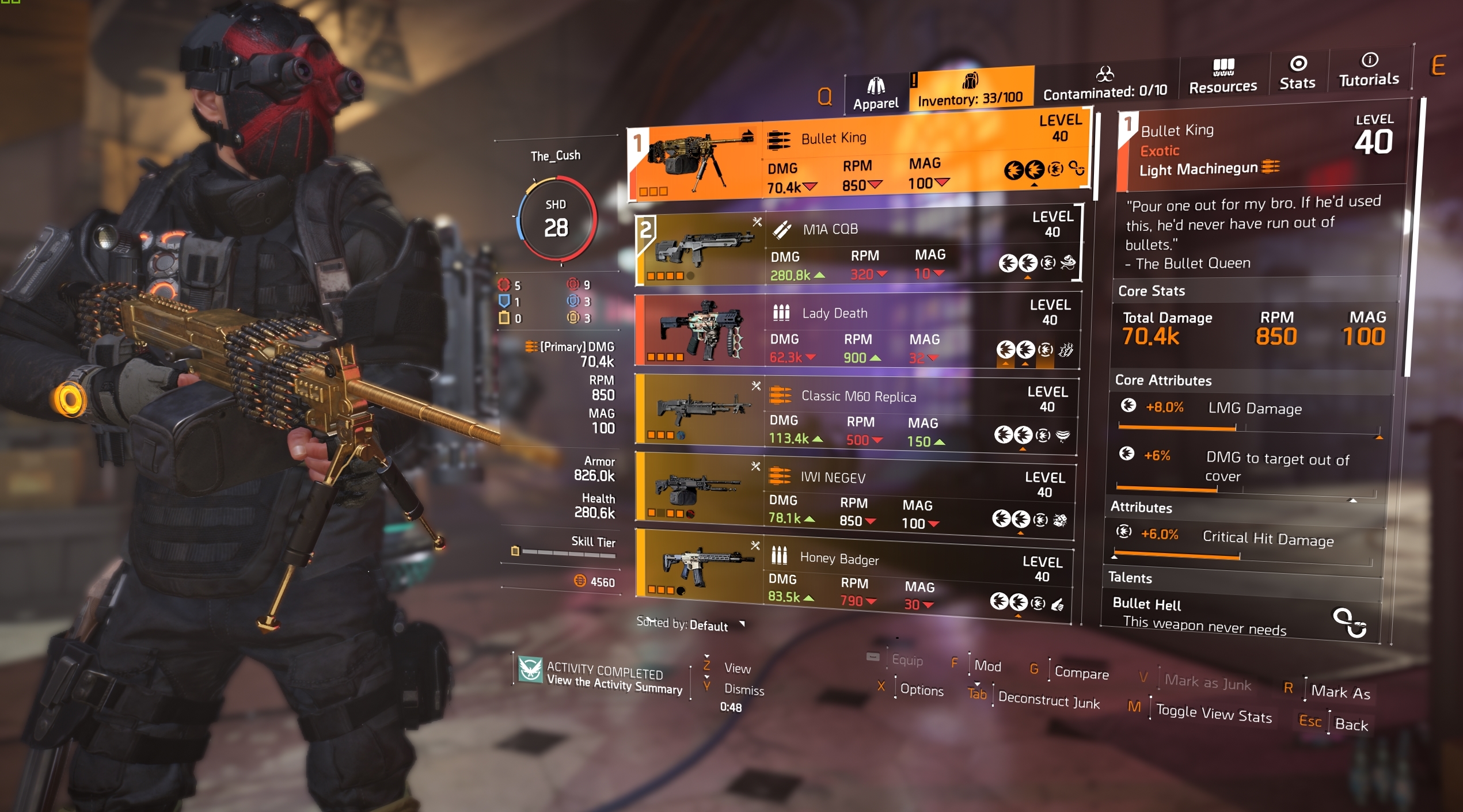Toggle View Stats

[1213, 714]
